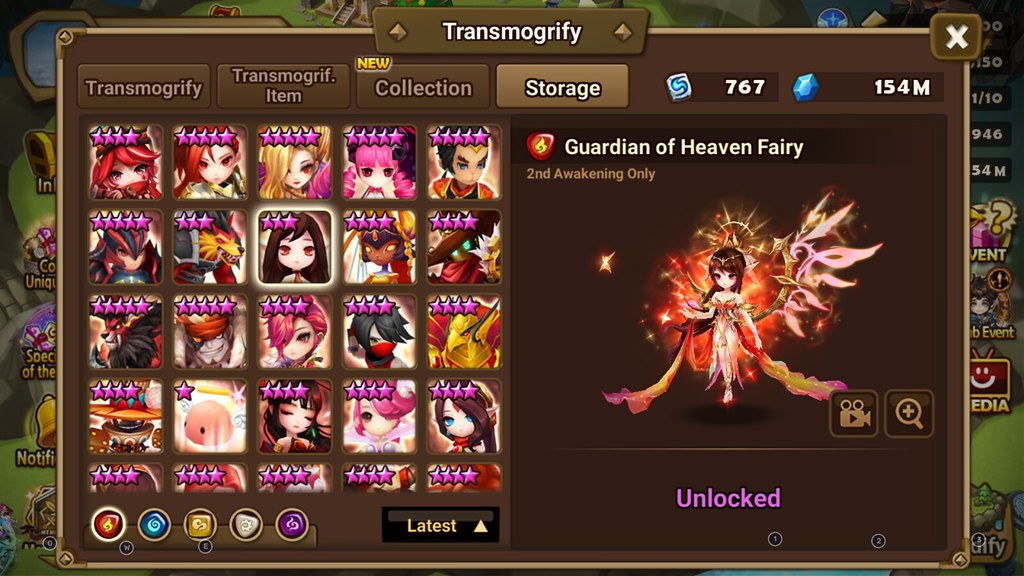Show the Collection tab
The width and height of the screenshot is (1024, 576).
(x=423, y=88)
